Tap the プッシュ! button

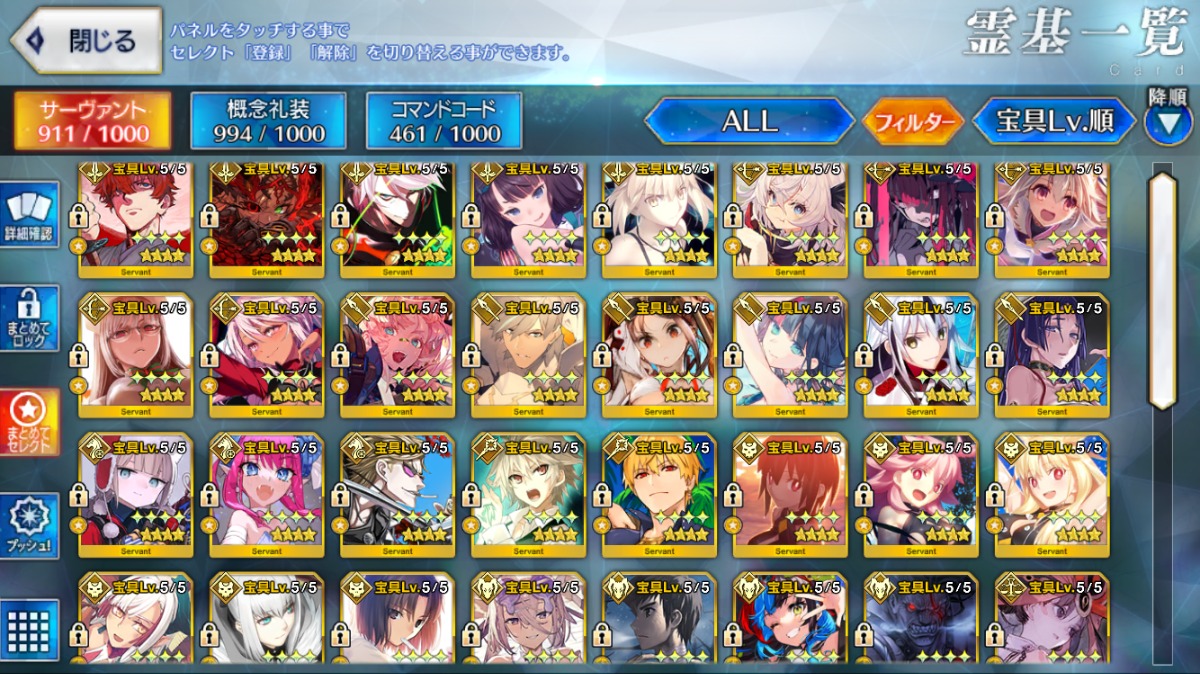30,525
